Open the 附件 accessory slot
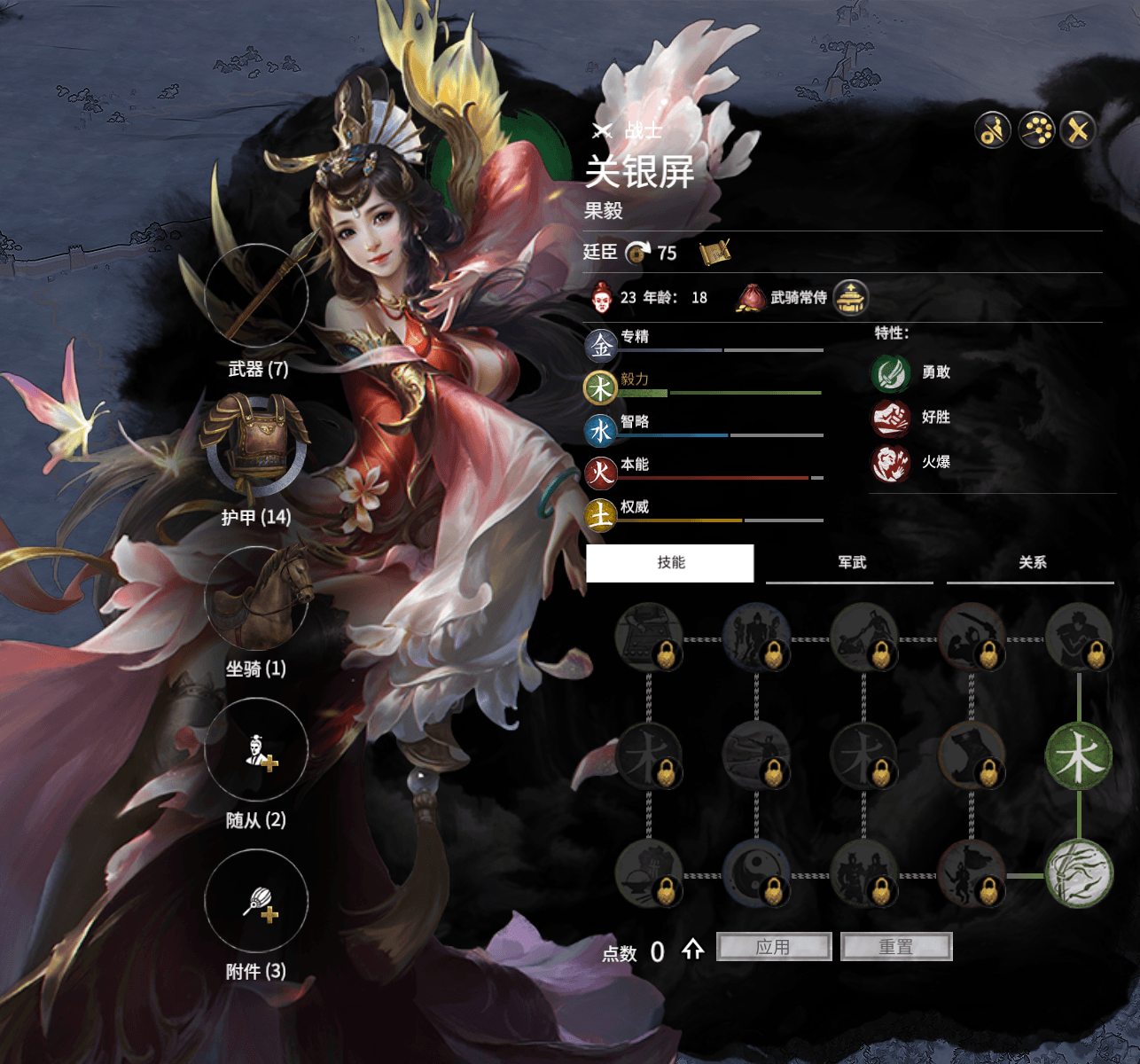The image size is (1140, 1064). 256,902
